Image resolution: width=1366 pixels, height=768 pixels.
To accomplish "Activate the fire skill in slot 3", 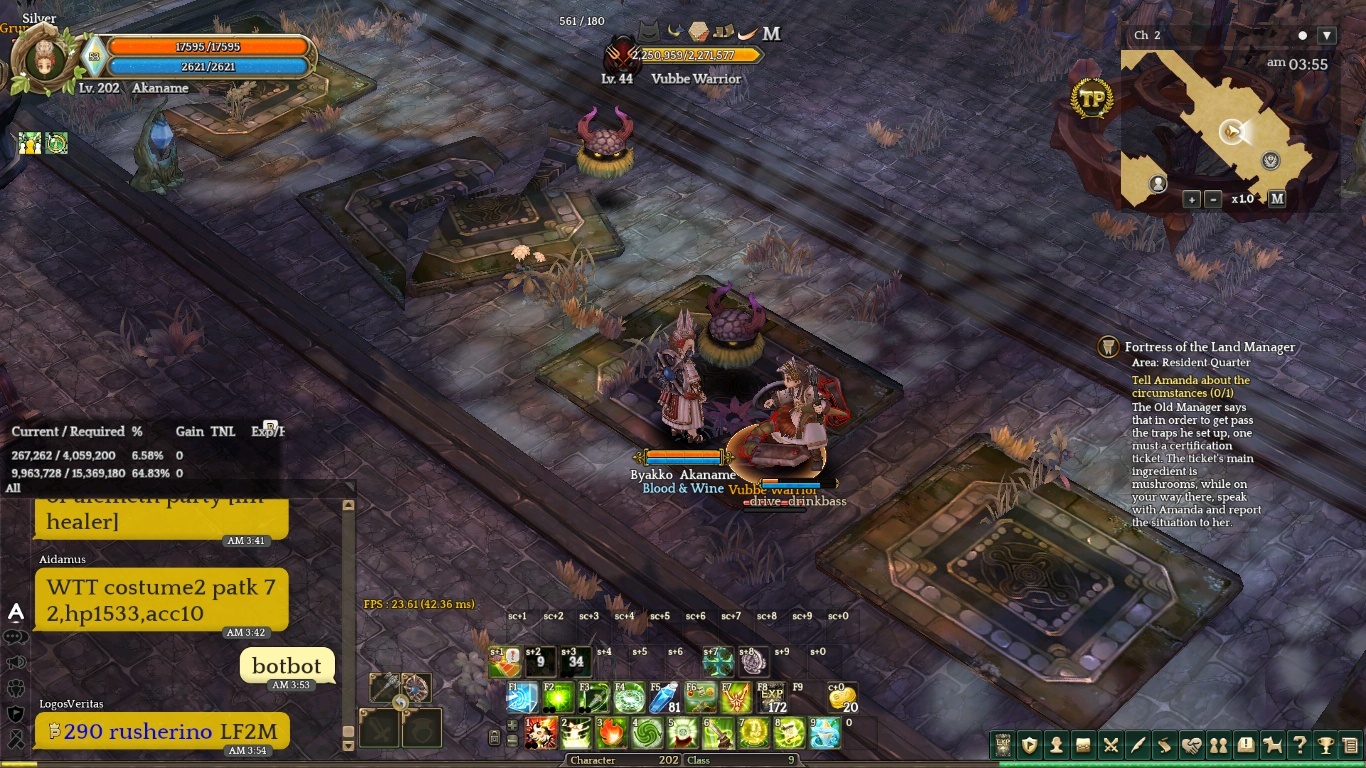I will pyautogui.click(x=611, y=733).
